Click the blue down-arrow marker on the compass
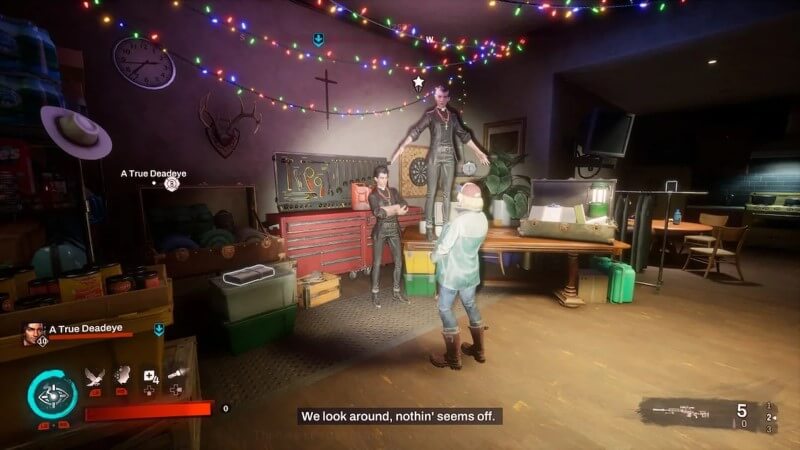 [x=318, y=40]
